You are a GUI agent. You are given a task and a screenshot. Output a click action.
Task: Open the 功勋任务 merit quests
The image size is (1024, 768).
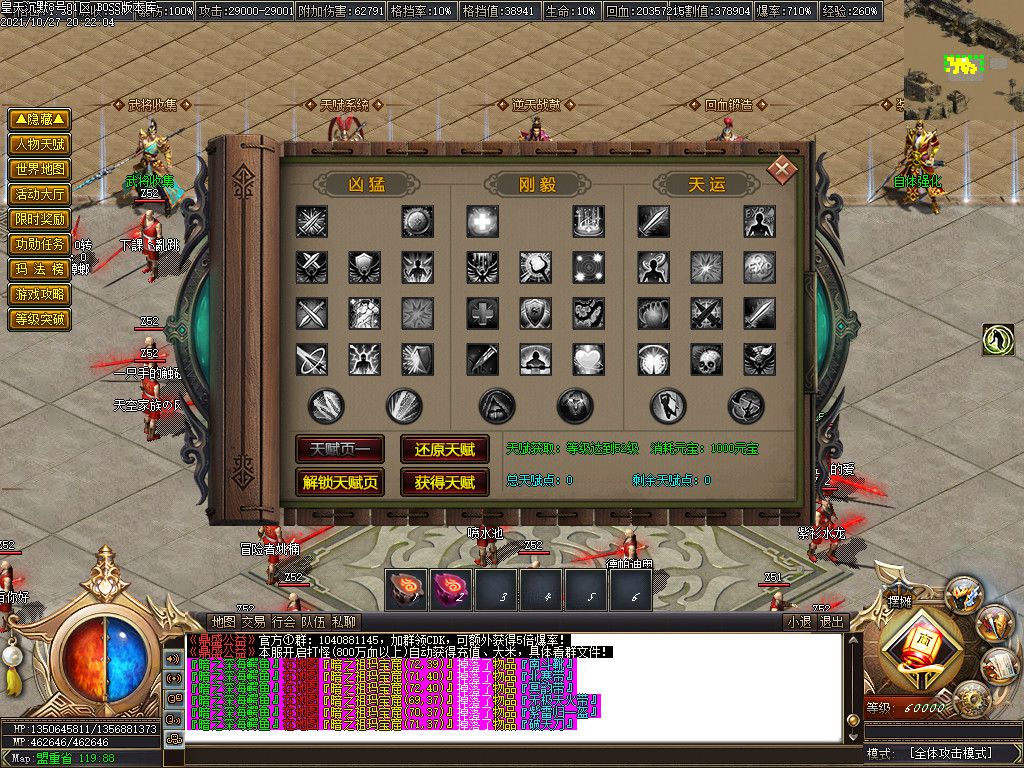pyautogui.click(x=40, y=244)
